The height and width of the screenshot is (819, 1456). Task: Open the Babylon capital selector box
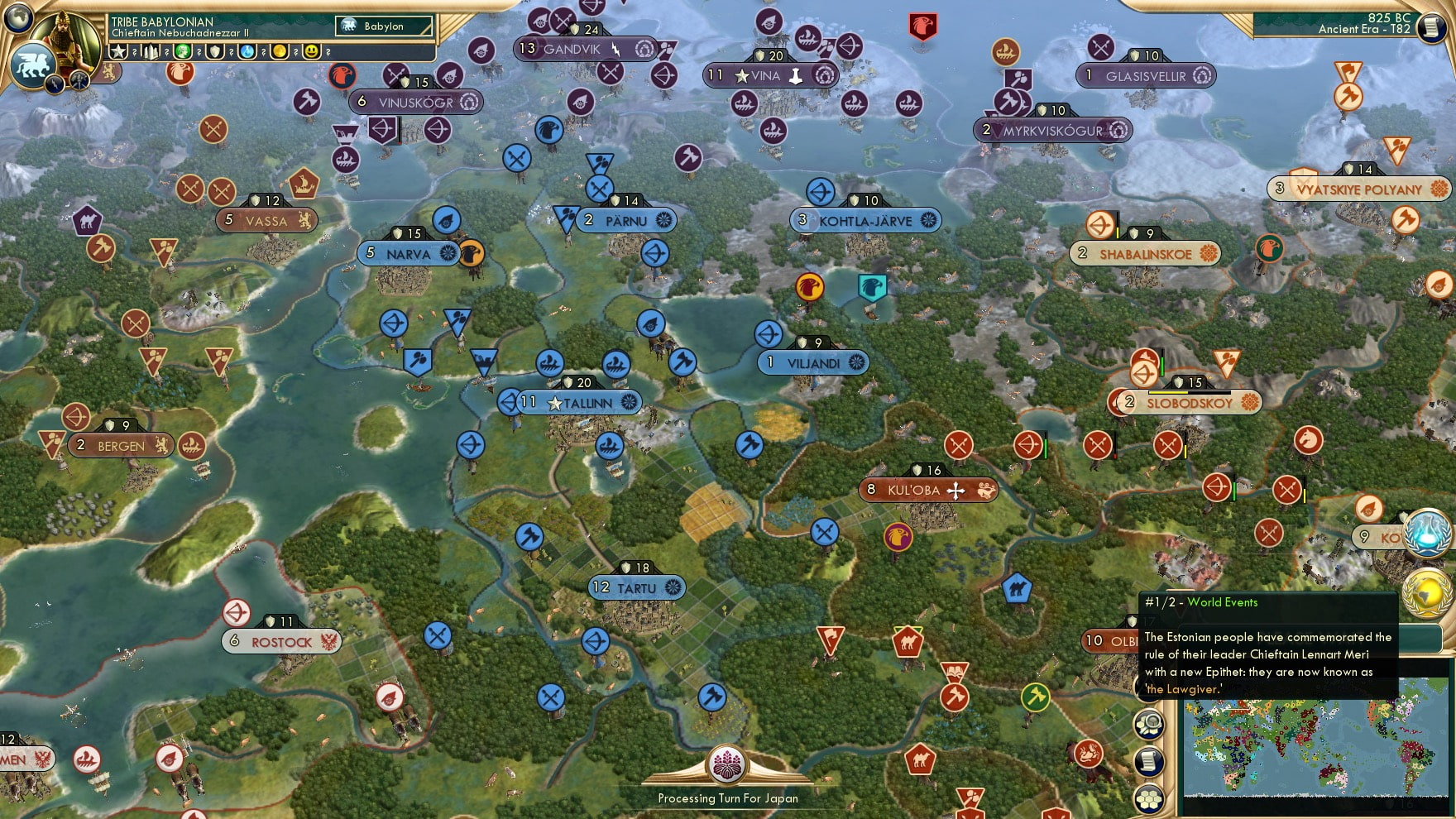point(384,26)
